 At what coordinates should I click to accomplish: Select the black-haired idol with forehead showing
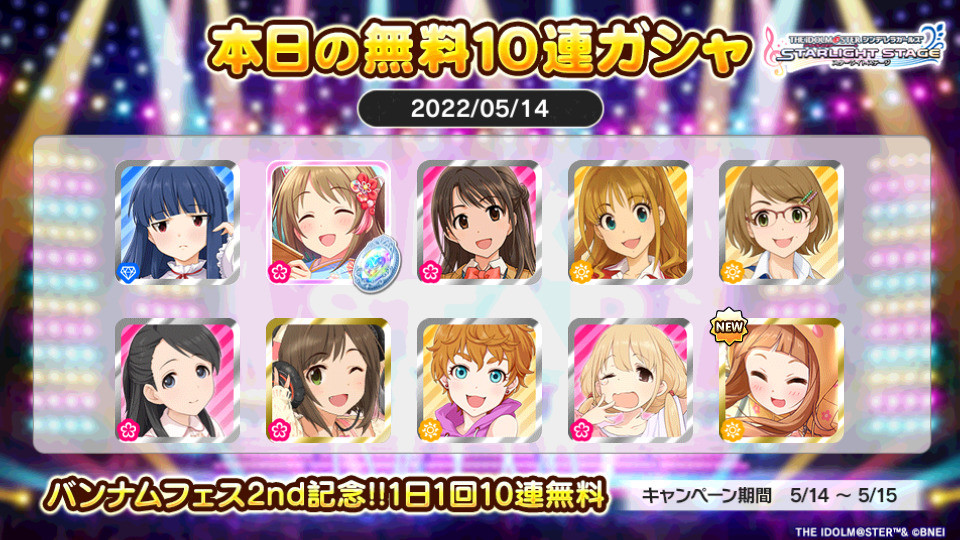177,380
